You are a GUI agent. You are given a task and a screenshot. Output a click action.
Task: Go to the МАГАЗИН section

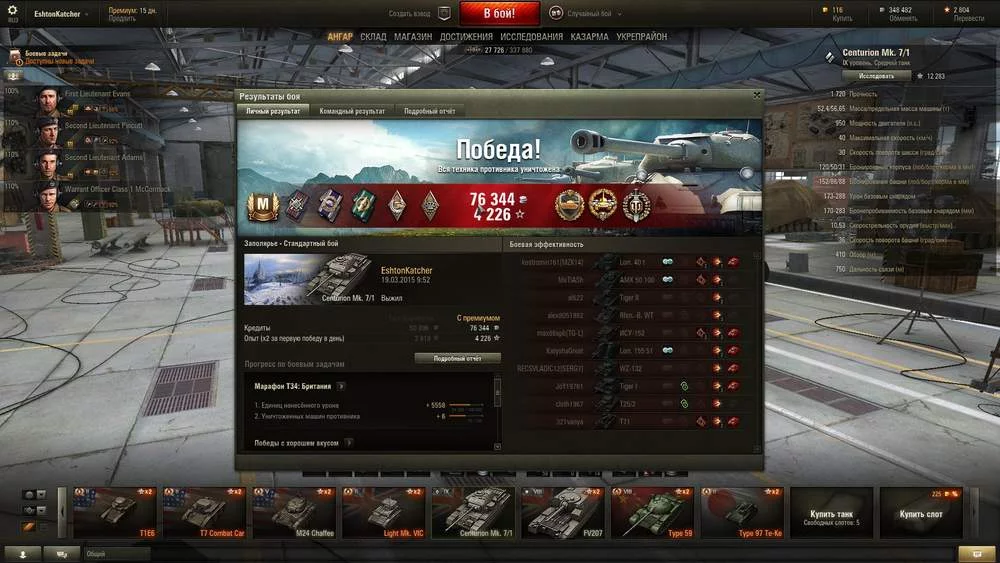click(413, 37)
